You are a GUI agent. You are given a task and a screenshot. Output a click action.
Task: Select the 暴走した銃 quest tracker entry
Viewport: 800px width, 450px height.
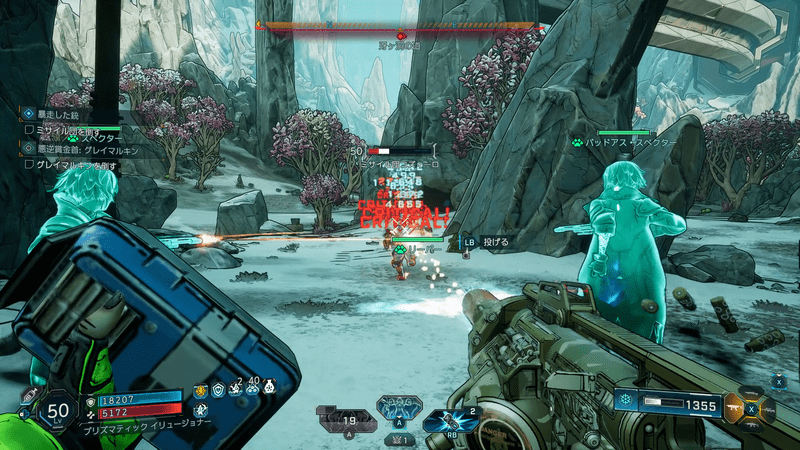(x=62, y=114)
